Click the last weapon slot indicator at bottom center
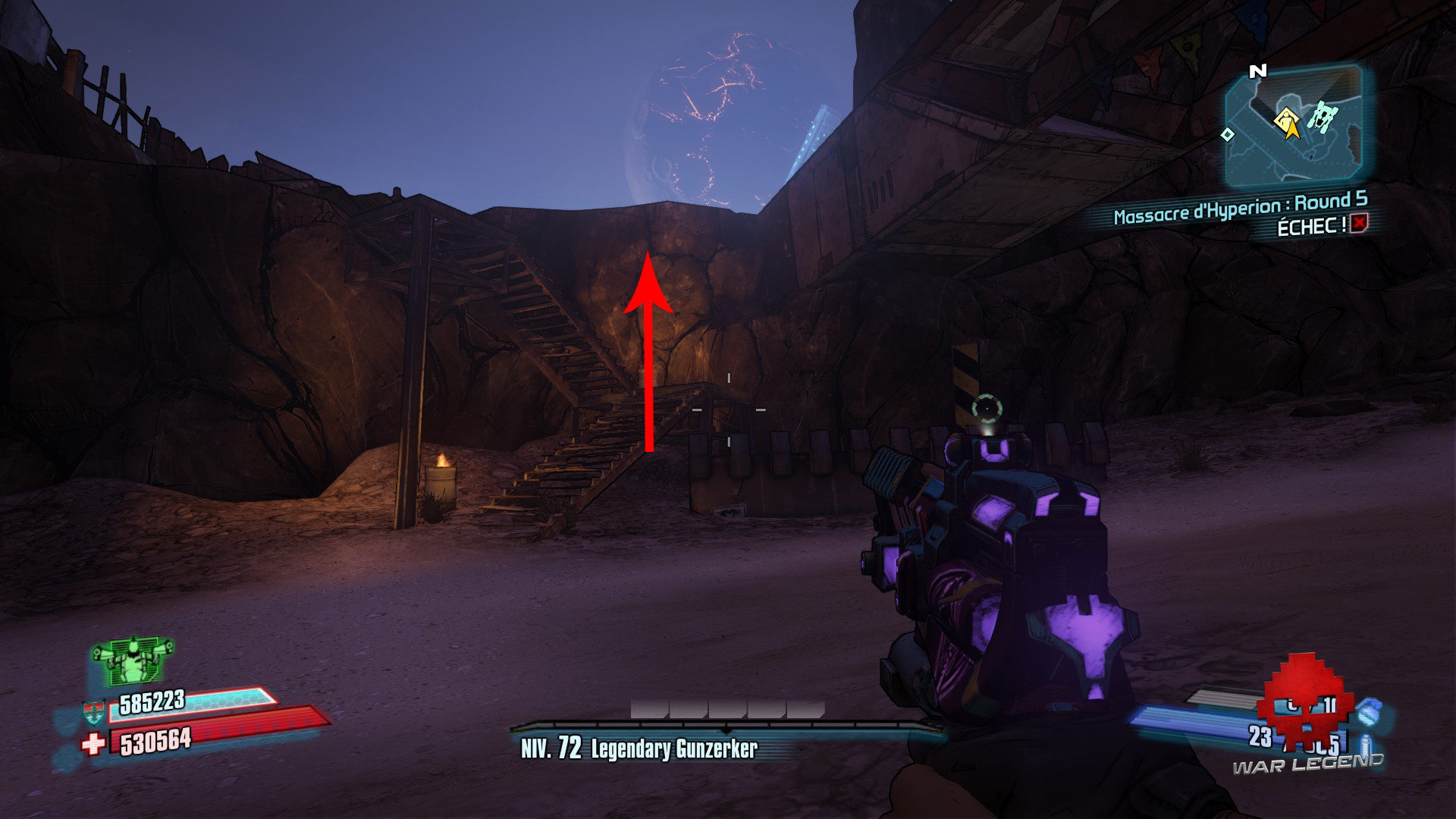1456x819 pixels. [x=806, y=708]
